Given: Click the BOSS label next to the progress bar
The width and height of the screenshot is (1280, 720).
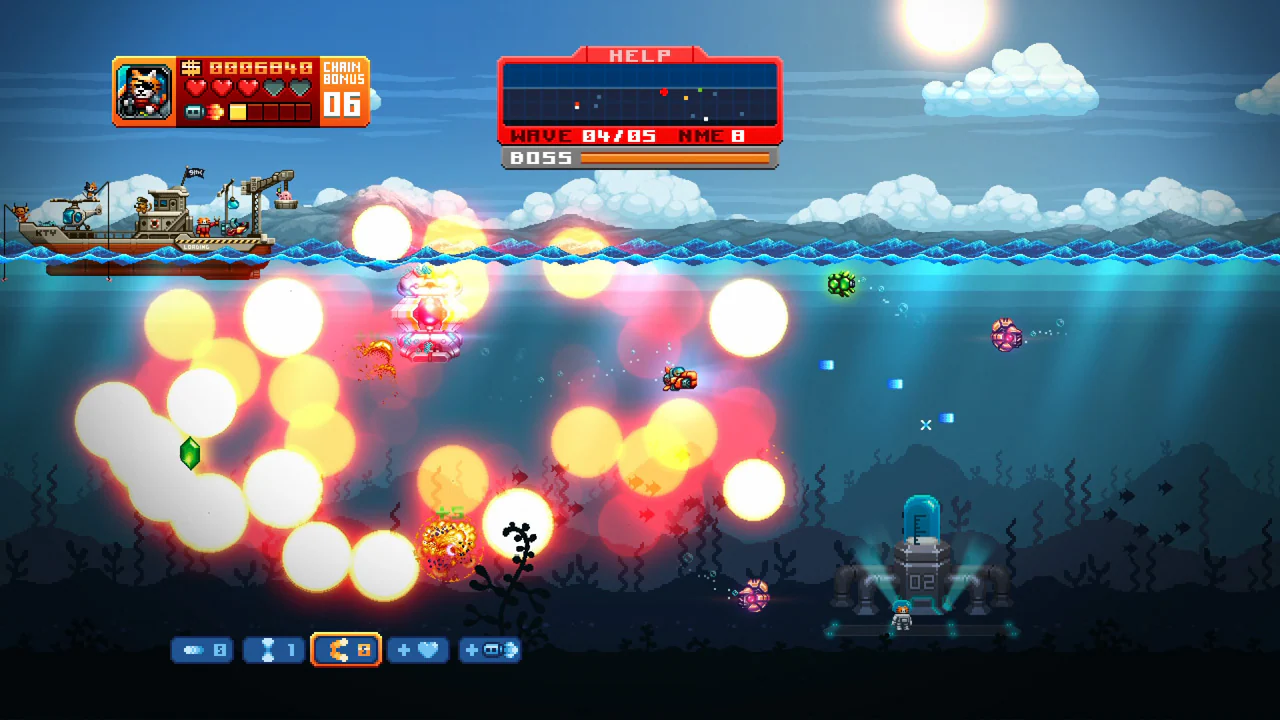Looking at the screenshot, I should click(540, 158).
